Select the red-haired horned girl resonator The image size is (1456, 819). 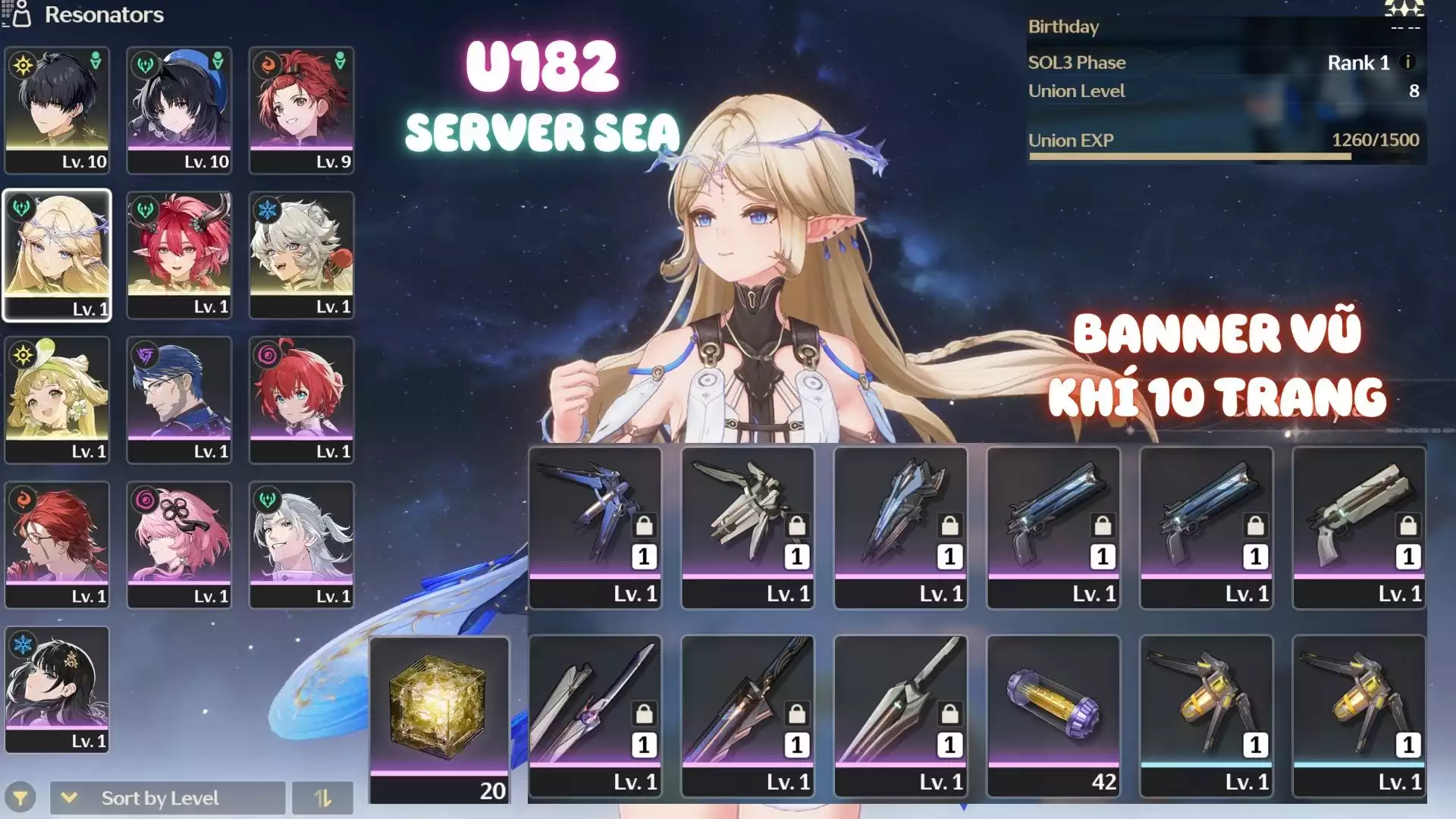(179, 255)
